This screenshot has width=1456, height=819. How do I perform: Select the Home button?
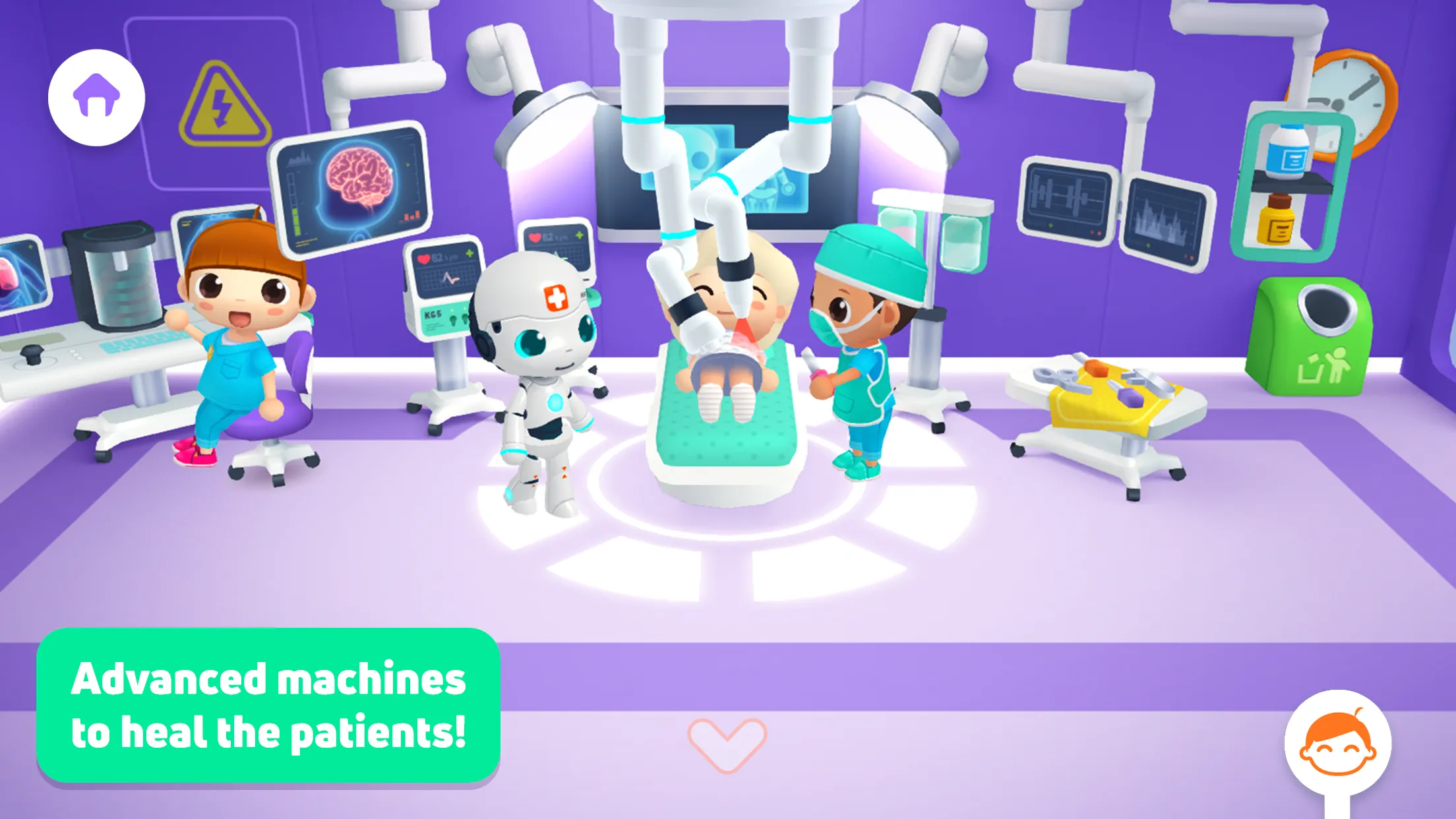96,96
